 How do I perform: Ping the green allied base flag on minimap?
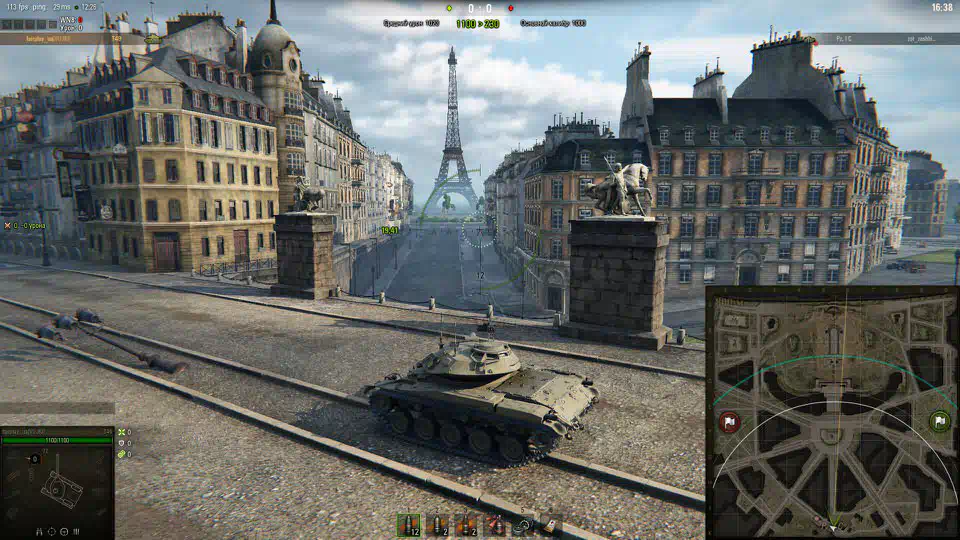pos(939,421)
